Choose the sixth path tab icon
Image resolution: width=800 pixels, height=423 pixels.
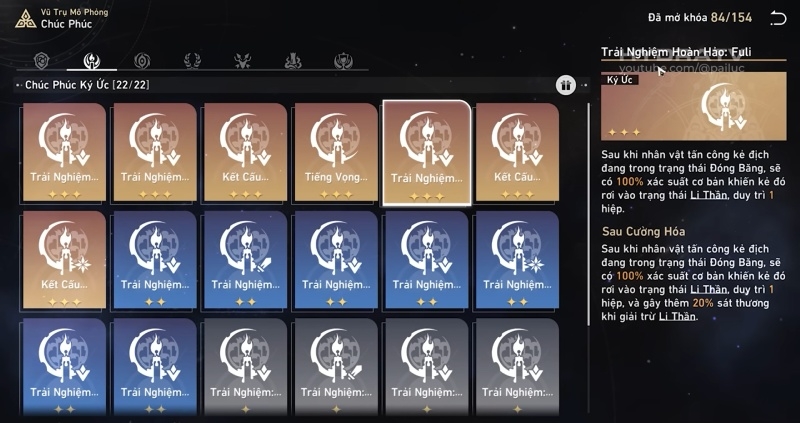[x=292, y=61]
